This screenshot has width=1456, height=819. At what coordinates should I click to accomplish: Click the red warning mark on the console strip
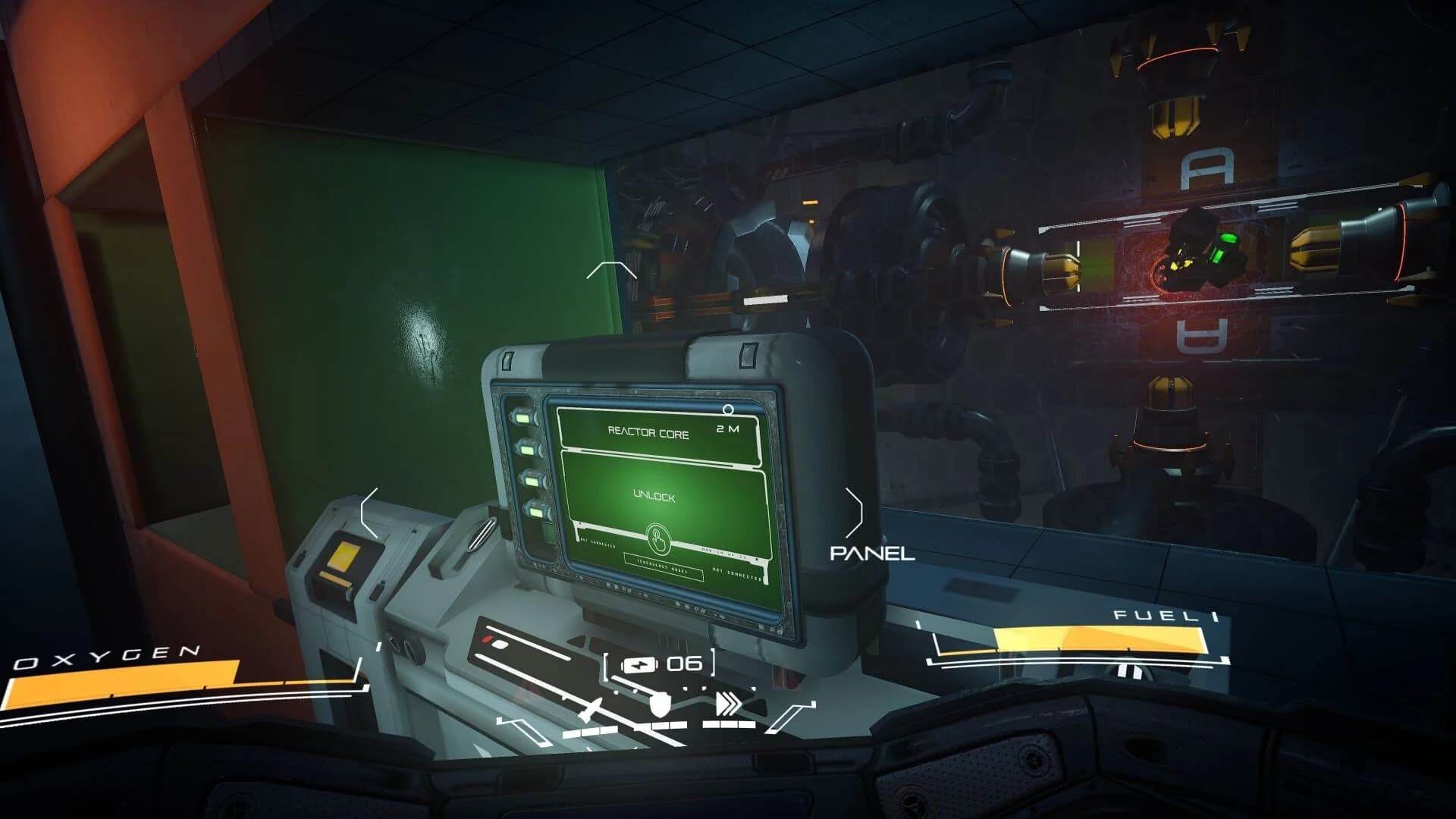(x=487, y=639)
